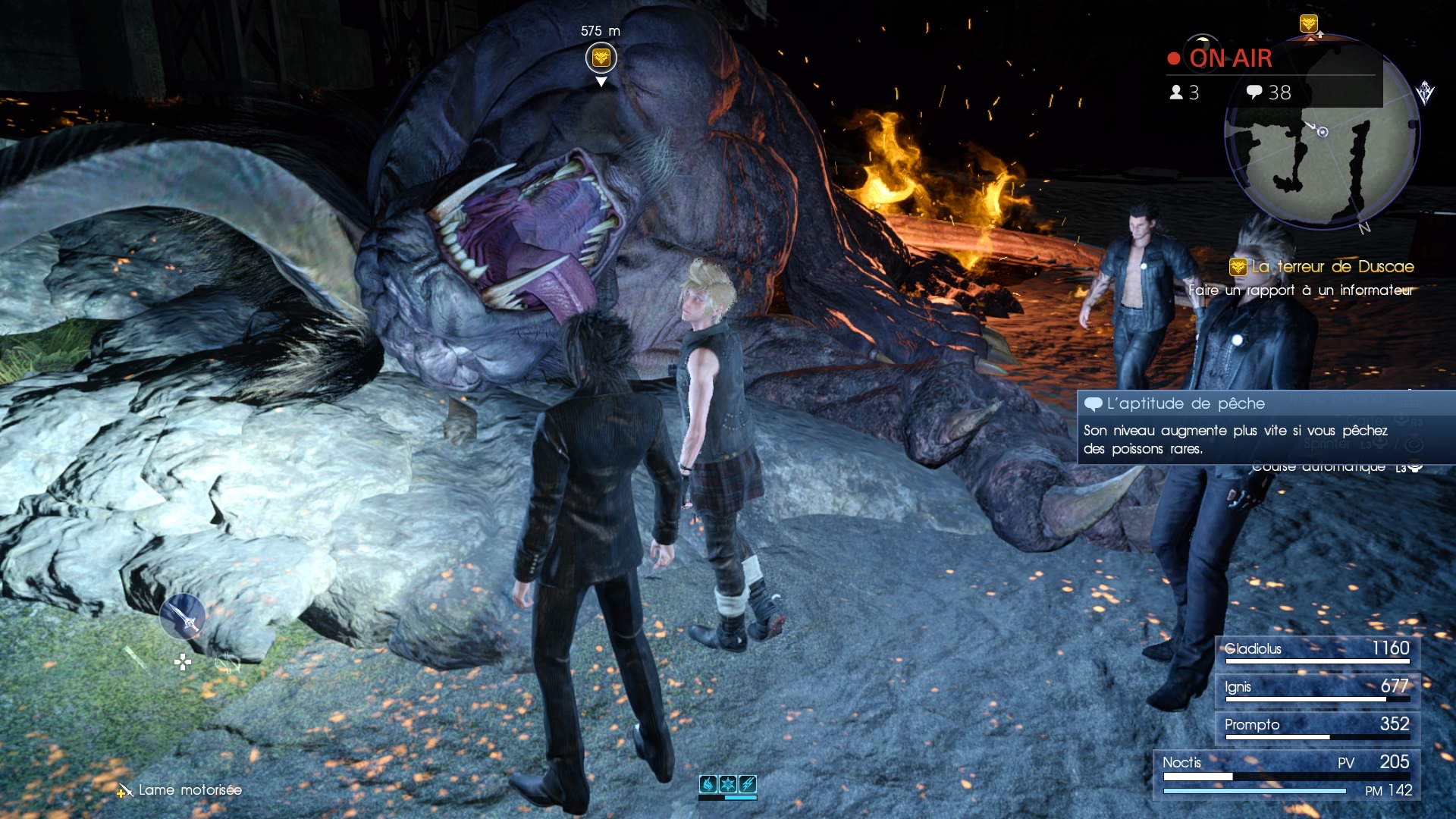
Task: Select Ignis in the party list
Action: [1316, 688]
